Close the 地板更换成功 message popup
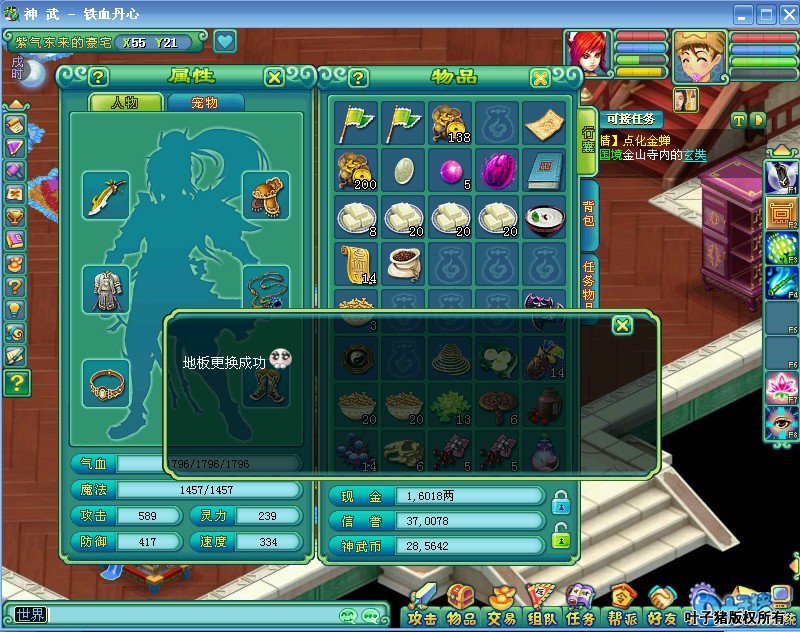Image resolution: width=800 pixels, height=632 pixels. [622, 325]
